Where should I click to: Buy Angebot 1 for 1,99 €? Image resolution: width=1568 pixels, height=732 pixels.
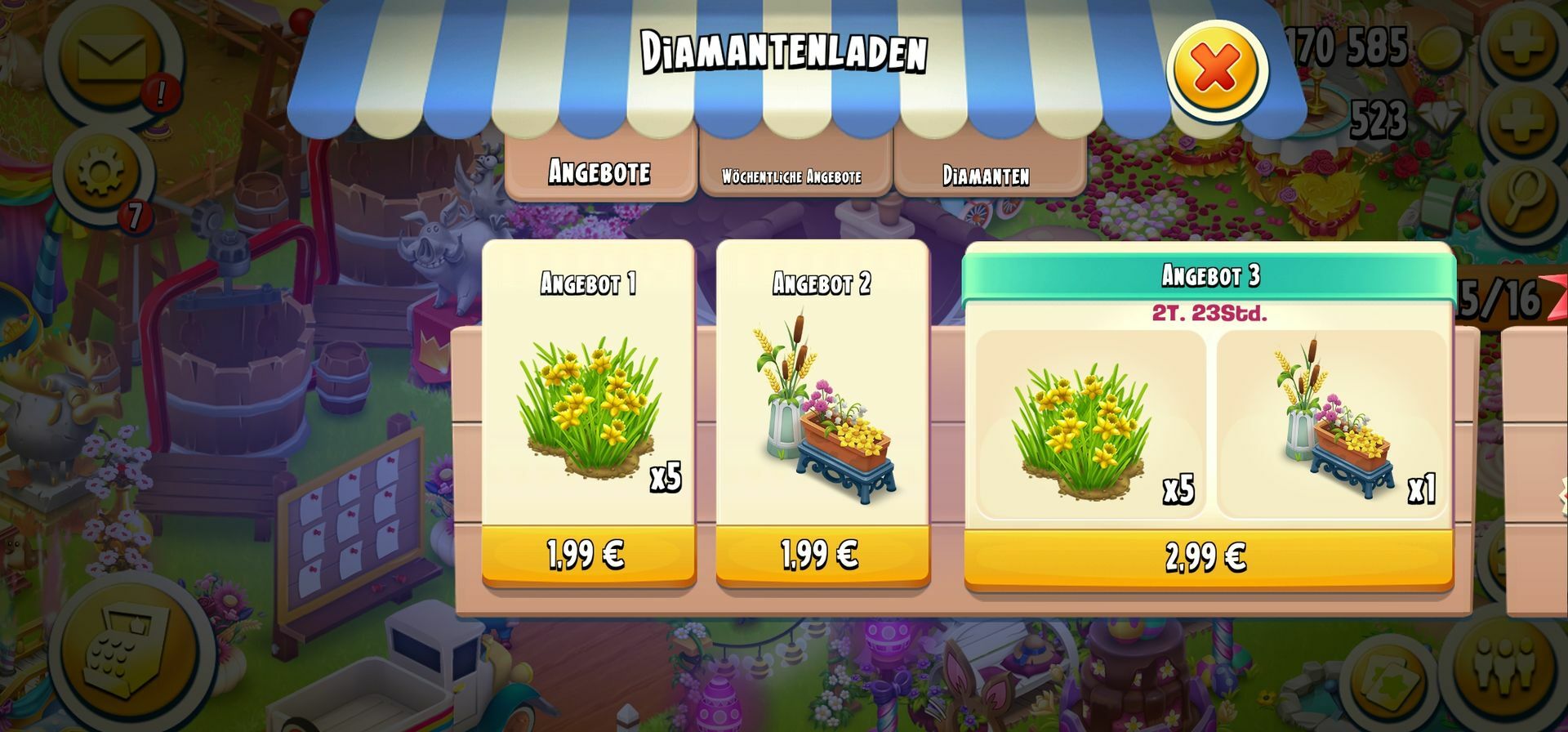click(x=588, y=556)
